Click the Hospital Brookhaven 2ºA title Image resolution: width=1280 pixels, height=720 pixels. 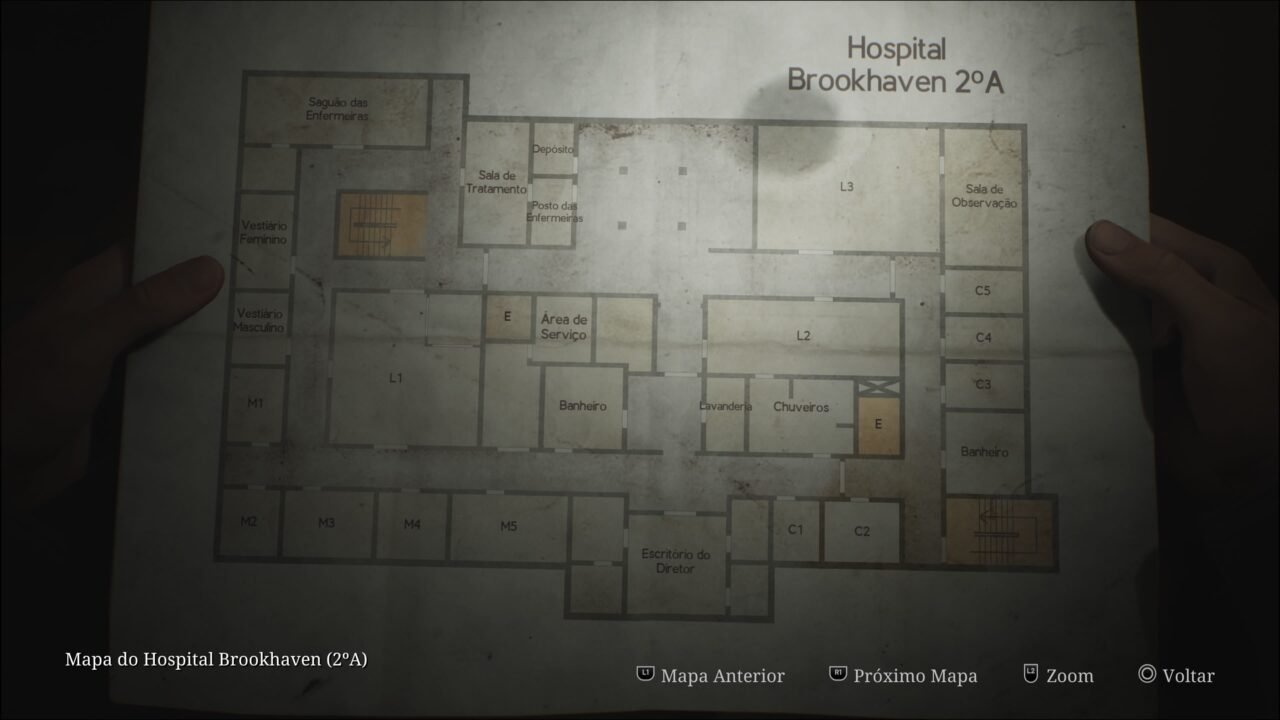pyautogui.click(x=895, y=62)
